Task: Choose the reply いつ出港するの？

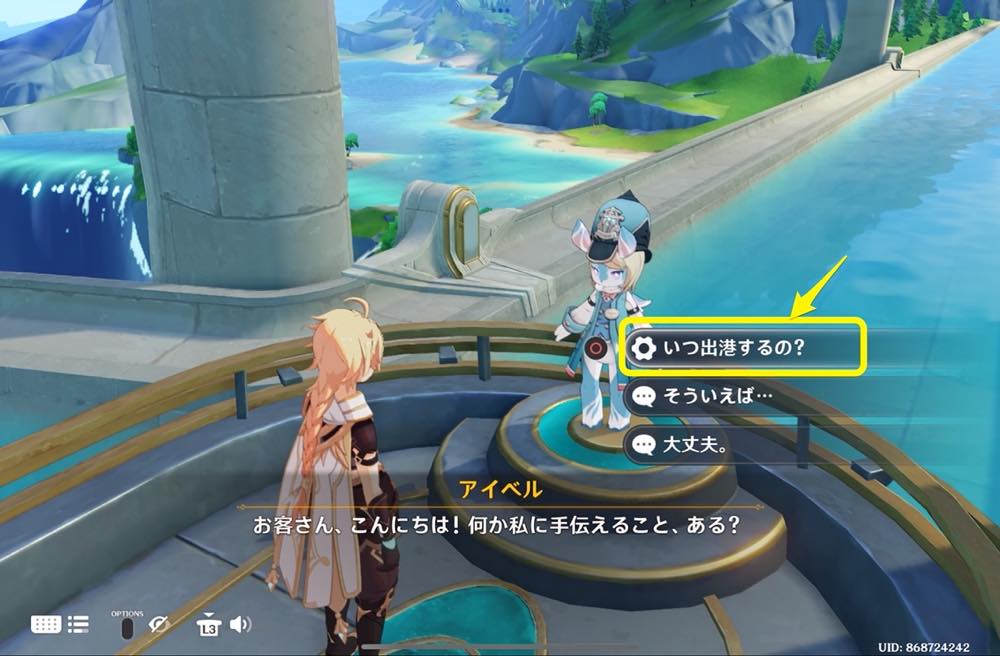Action: 740,348
